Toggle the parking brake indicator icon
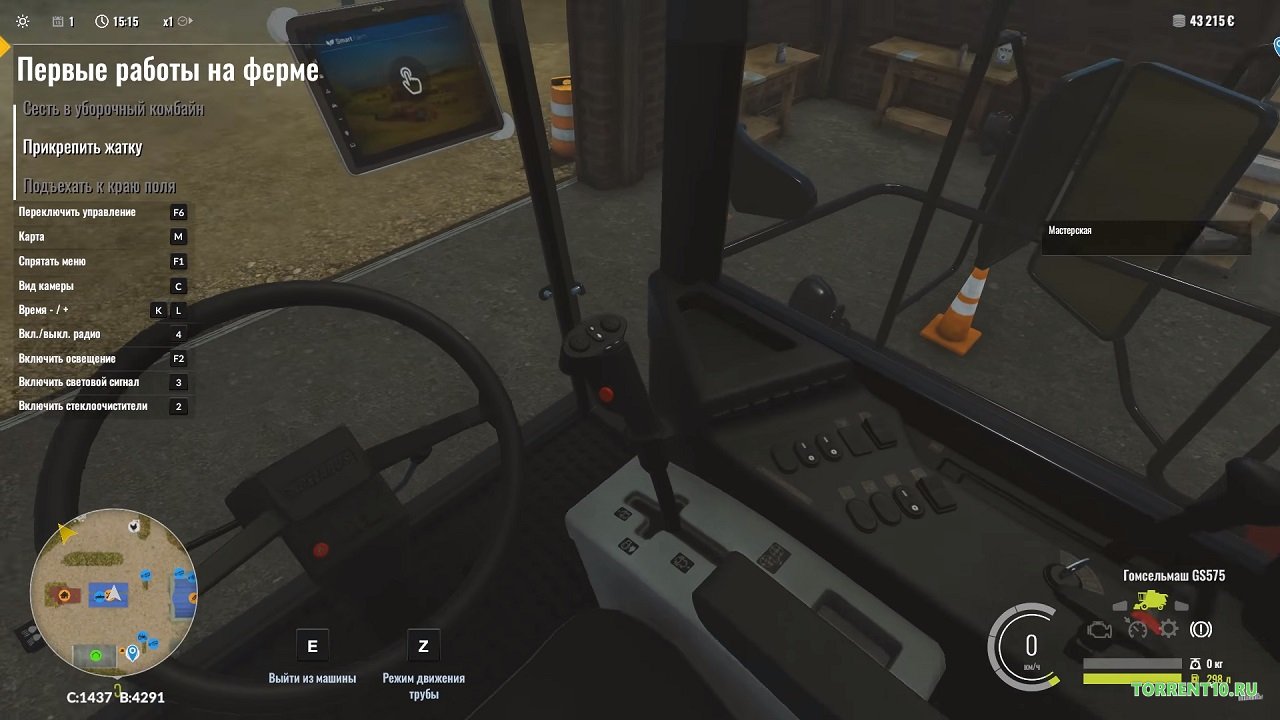Screen dimensions: 1280x720 click(x=1201, y=629)
